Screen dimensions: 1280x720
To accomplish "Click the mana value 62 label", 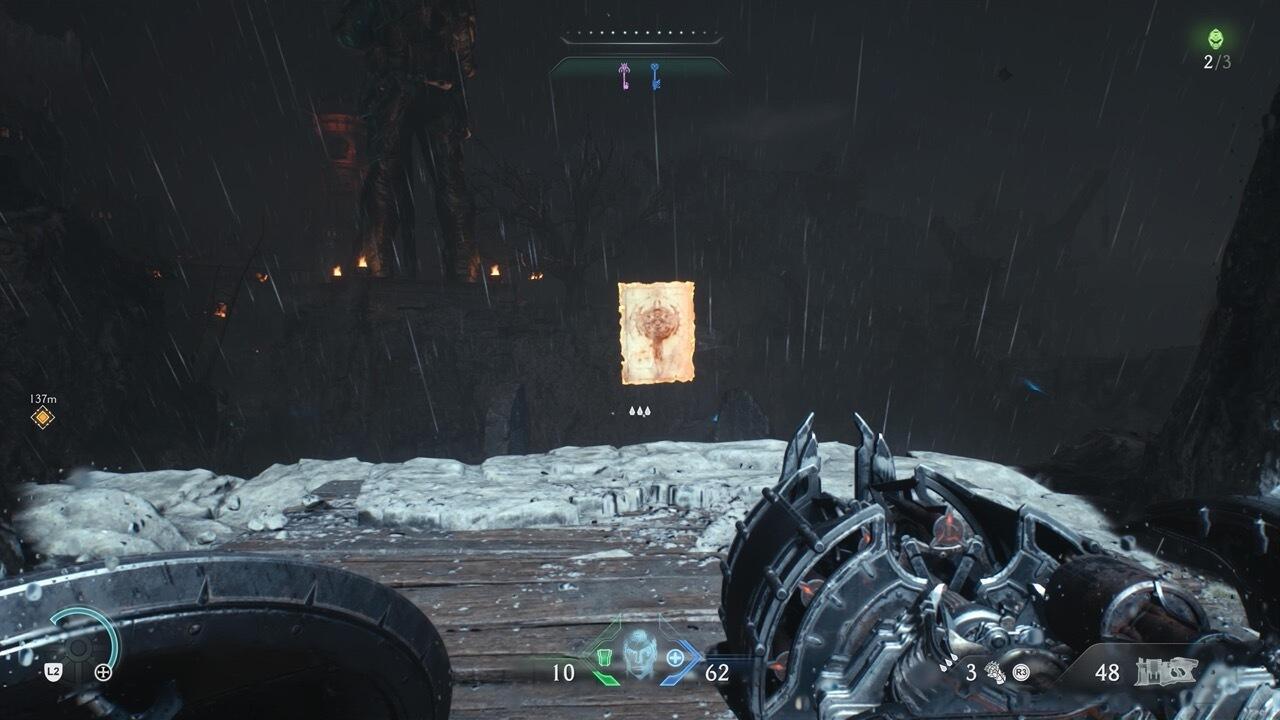I will point(716,670).
